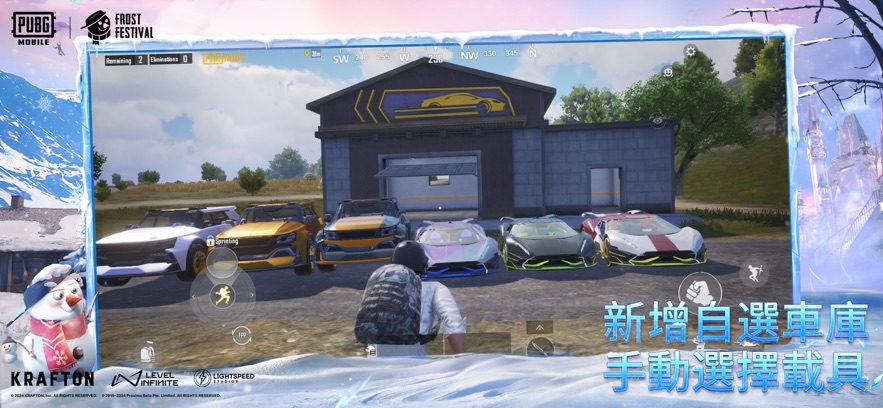
Task: Tap the emote smiley face icon
Action: click(x=667, y=72)
